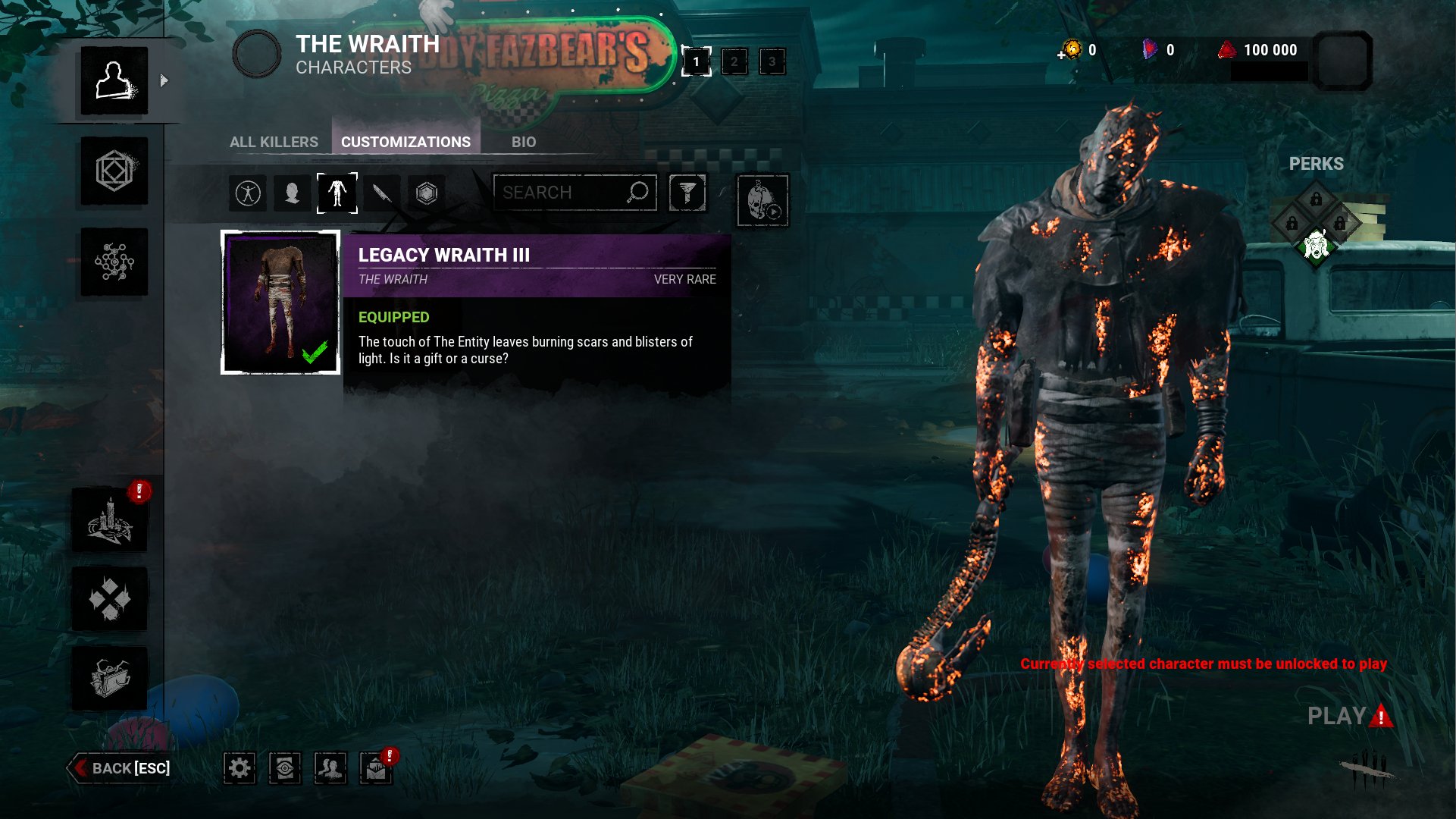Select the torso body cosmetics category

337,193
